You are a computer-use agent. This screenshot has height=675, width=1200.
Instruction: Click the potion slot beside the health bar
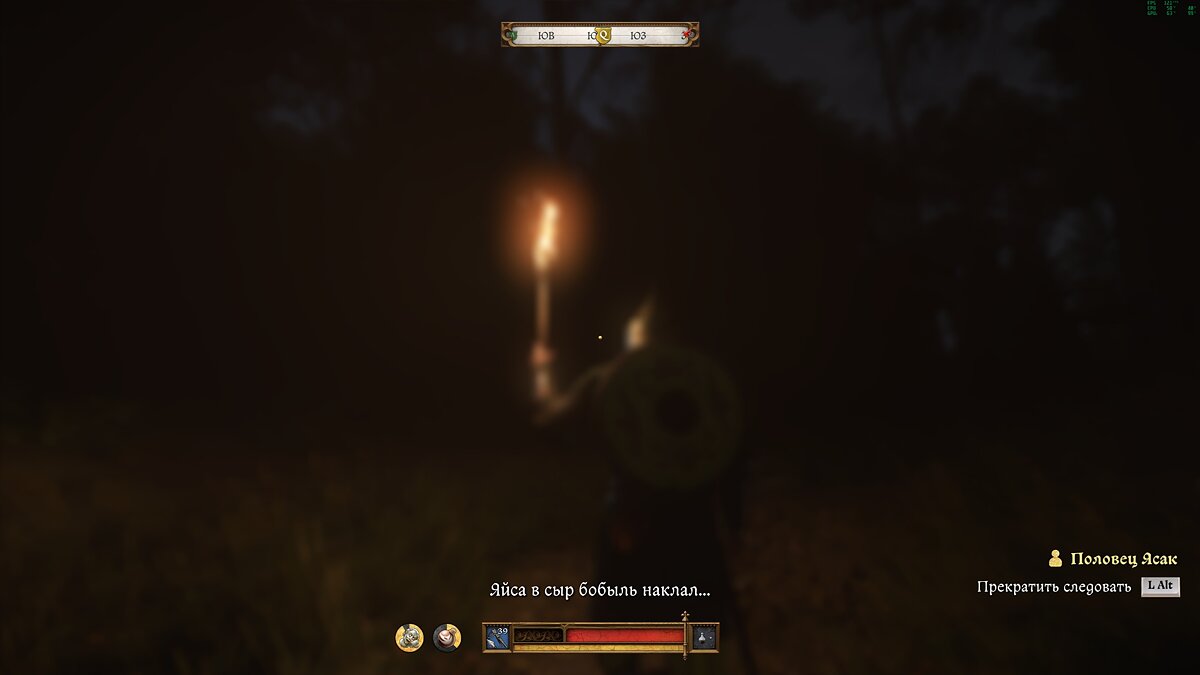tap(704, 636)
